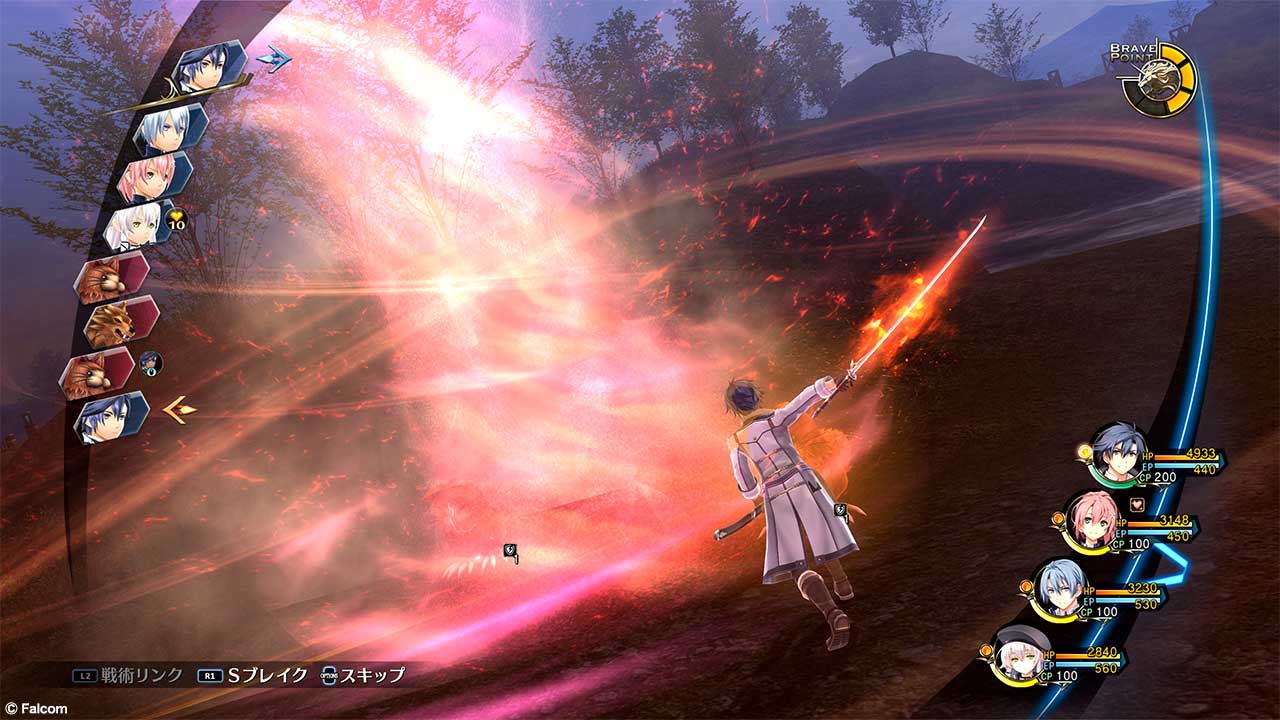Image resolution: width=1280 pixels, height=720 pixels.
Task: Open the Brave Point gauge
Action: point(1158,79)
